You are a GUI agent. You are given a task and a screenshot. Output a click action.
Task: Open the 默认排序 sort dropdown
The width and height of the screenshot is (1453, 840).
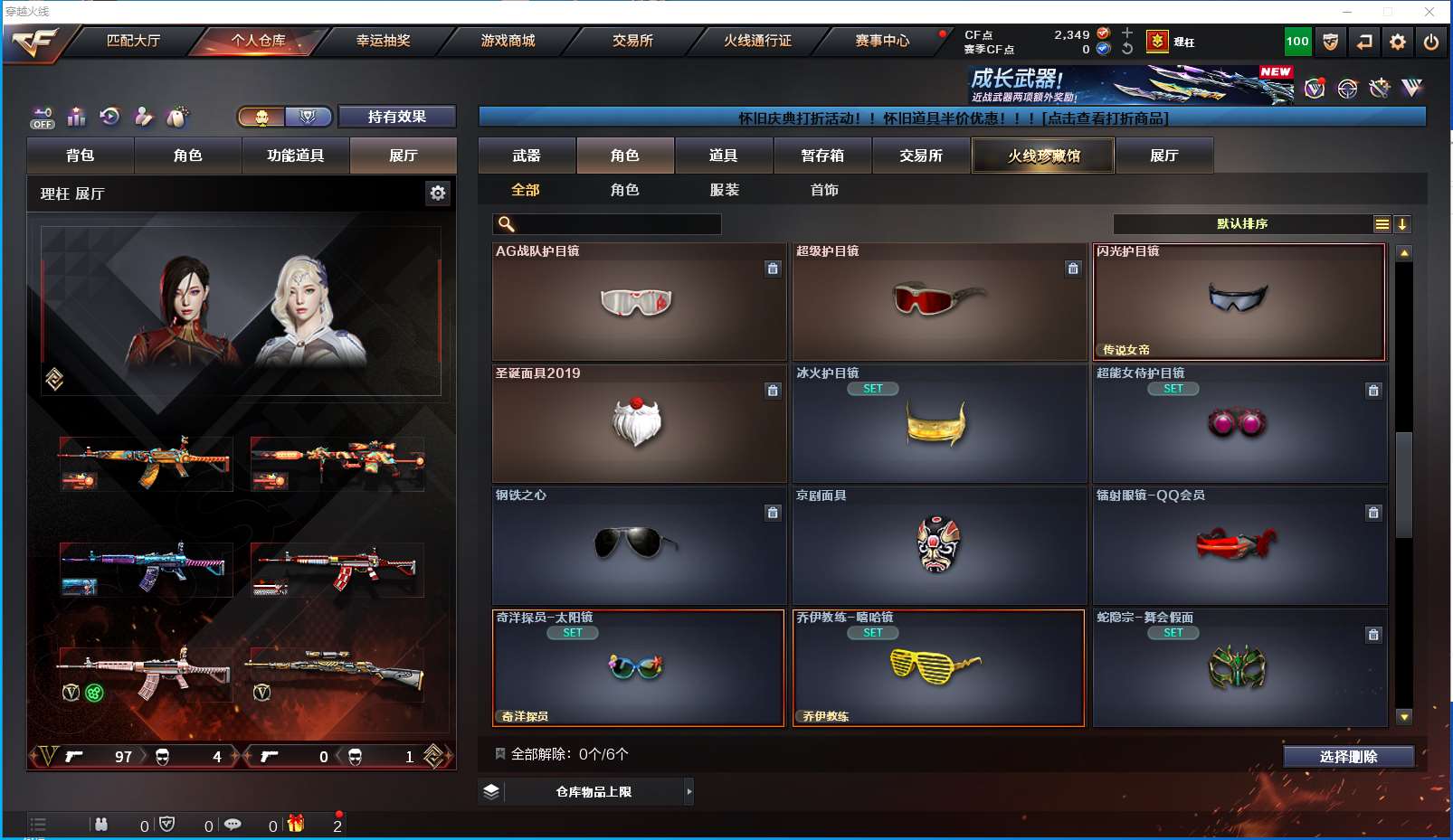(x=1242, y=224)
